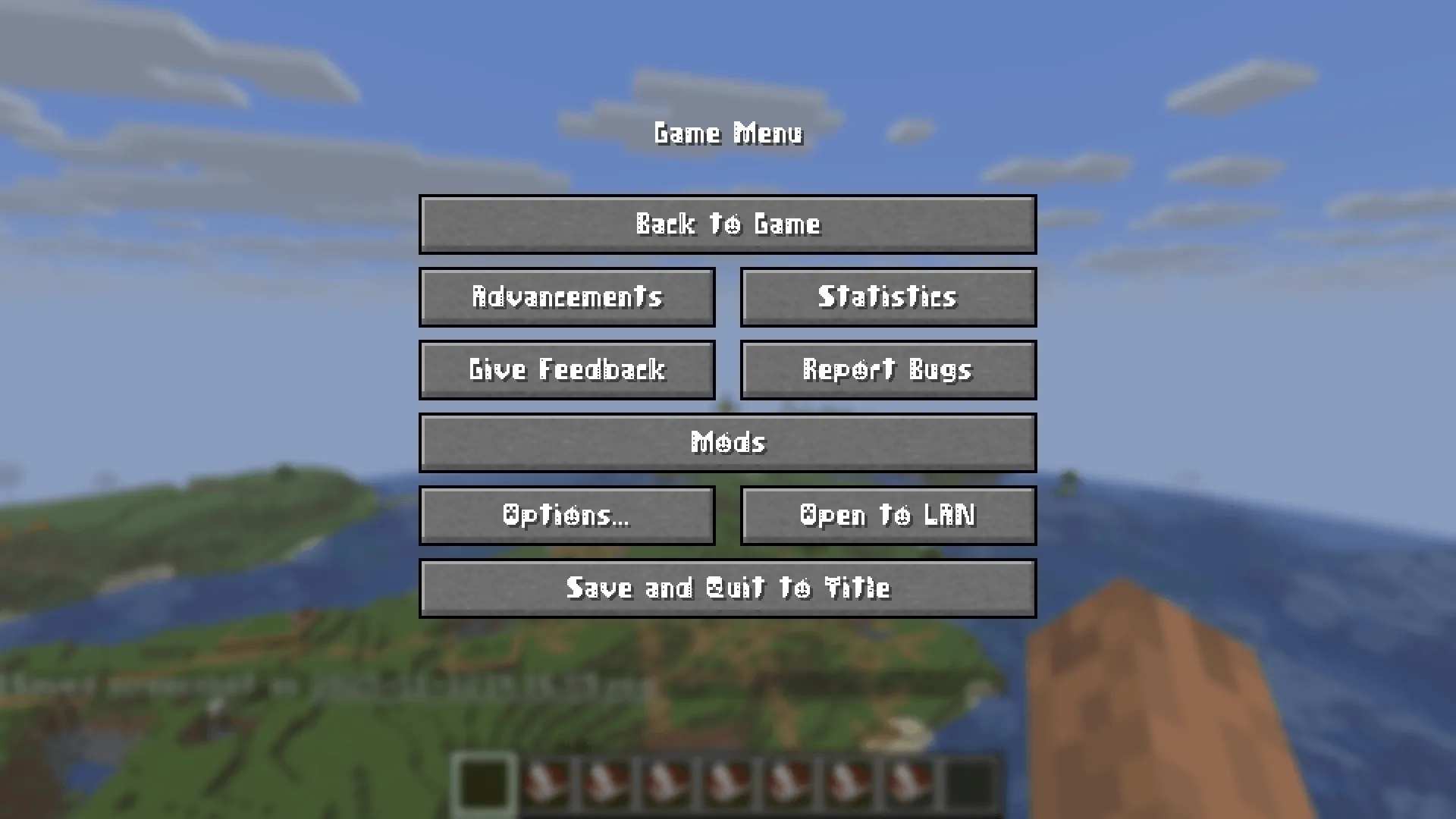The height and width of the screenshot is (819, 1456).
Task: Open the Mods menu
Action: 728,443
